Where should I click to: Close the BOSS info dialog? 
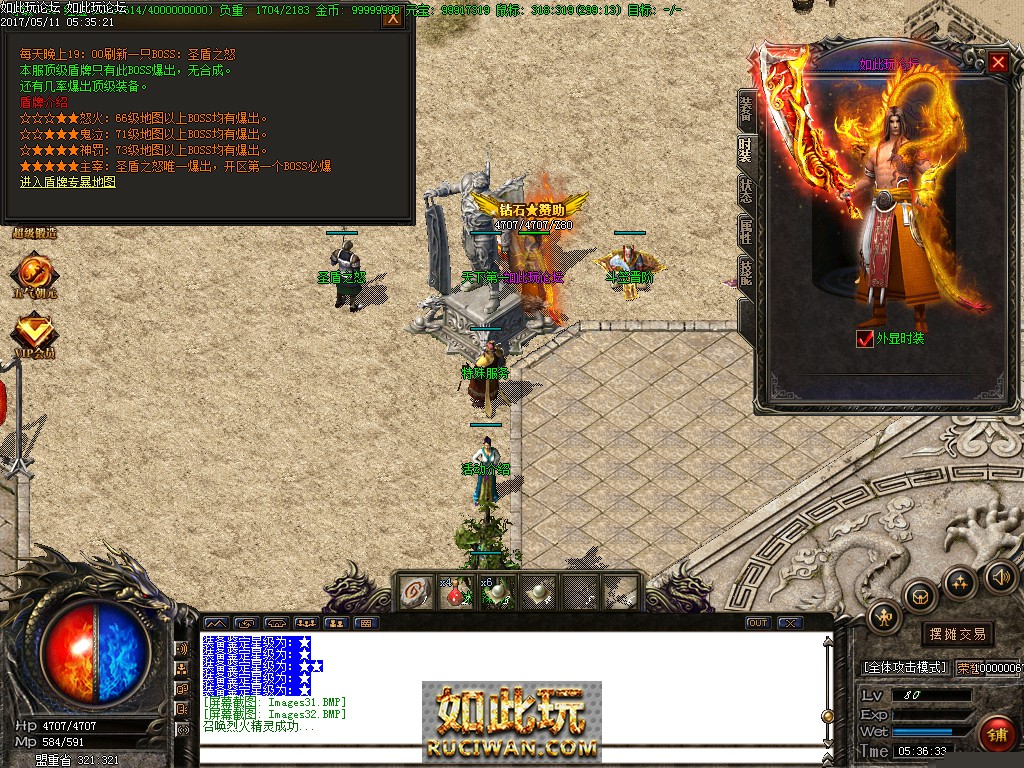click(x=393, y=17)
